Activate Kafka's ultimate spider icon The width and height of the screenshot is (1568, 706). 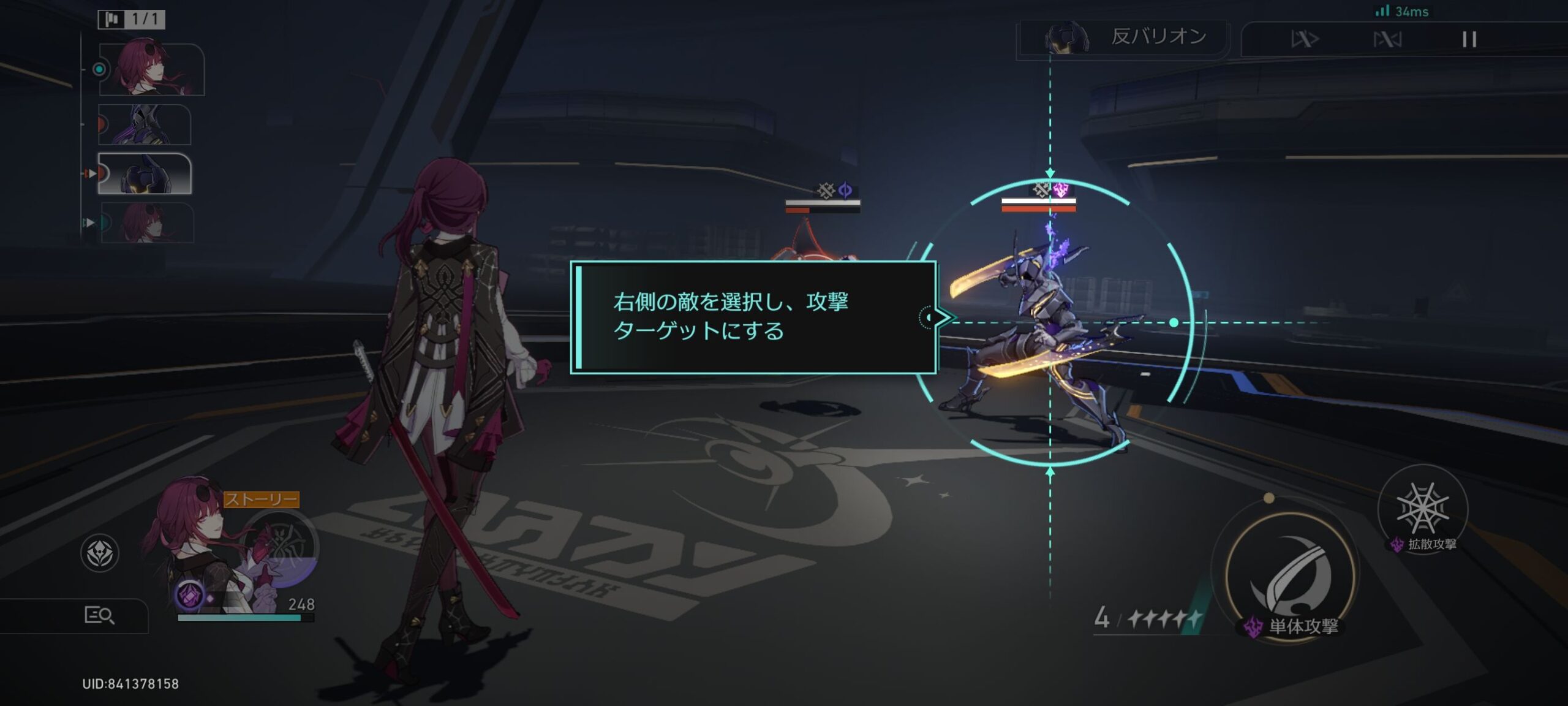(283, 547)
